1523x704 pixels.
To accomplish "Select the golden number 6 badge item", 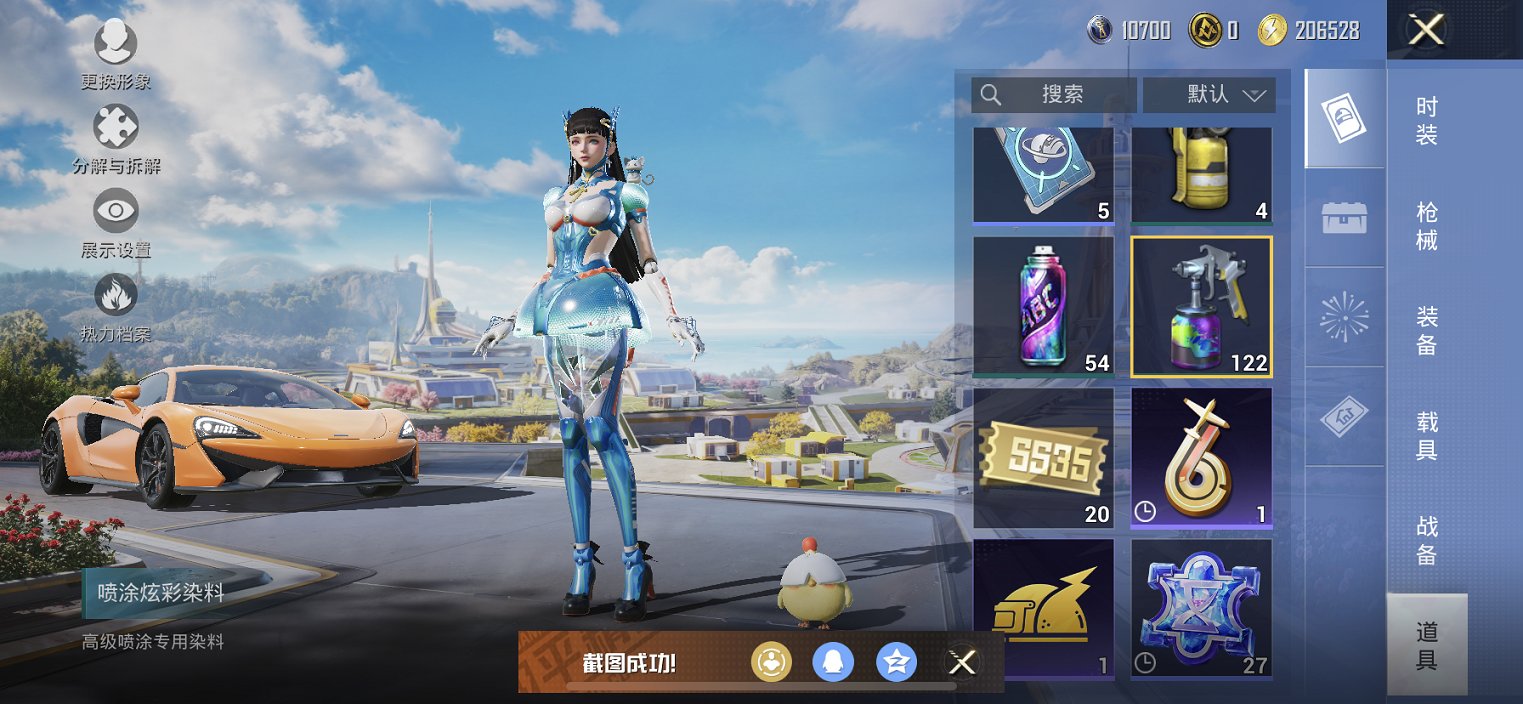I will click(x=1201, y=457).
